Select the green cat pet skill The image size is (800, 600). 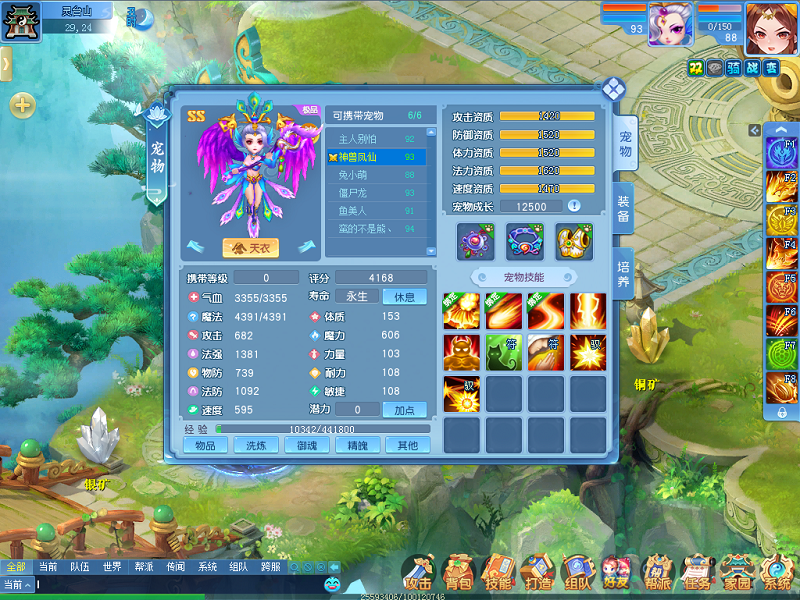pos(503,353)
